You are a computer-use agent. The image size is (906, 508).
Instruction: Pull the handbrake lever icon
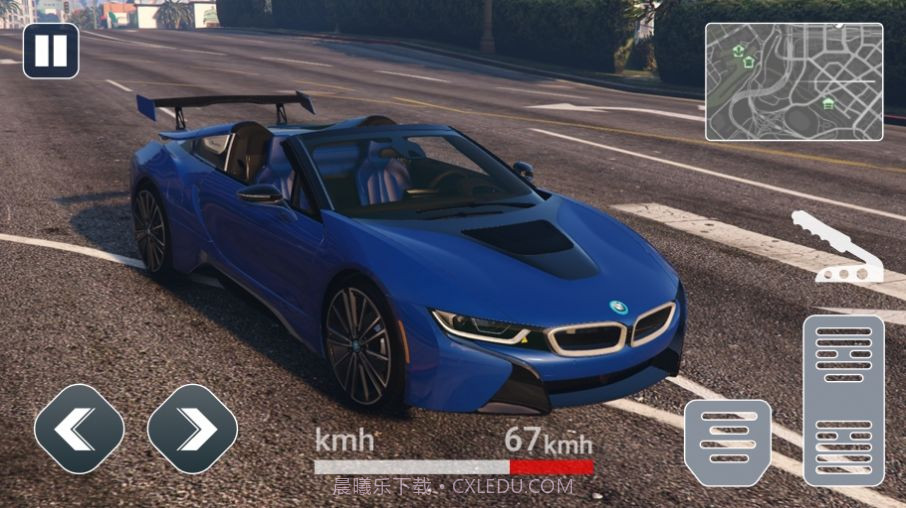pyautogui.click(x=838, y=247)
